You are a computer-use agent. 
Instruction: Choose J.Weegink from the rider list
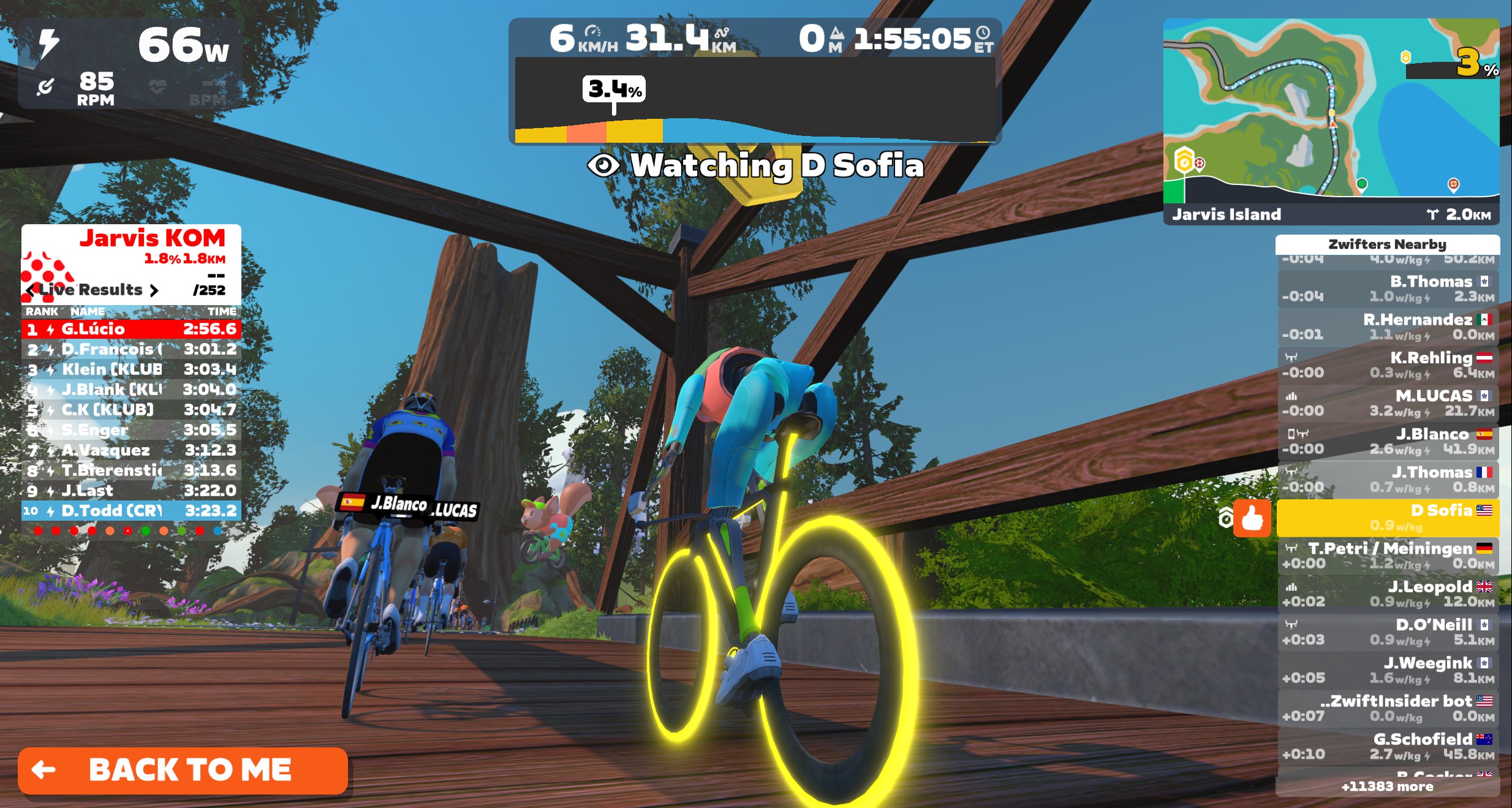click(x=1388, y=670)
